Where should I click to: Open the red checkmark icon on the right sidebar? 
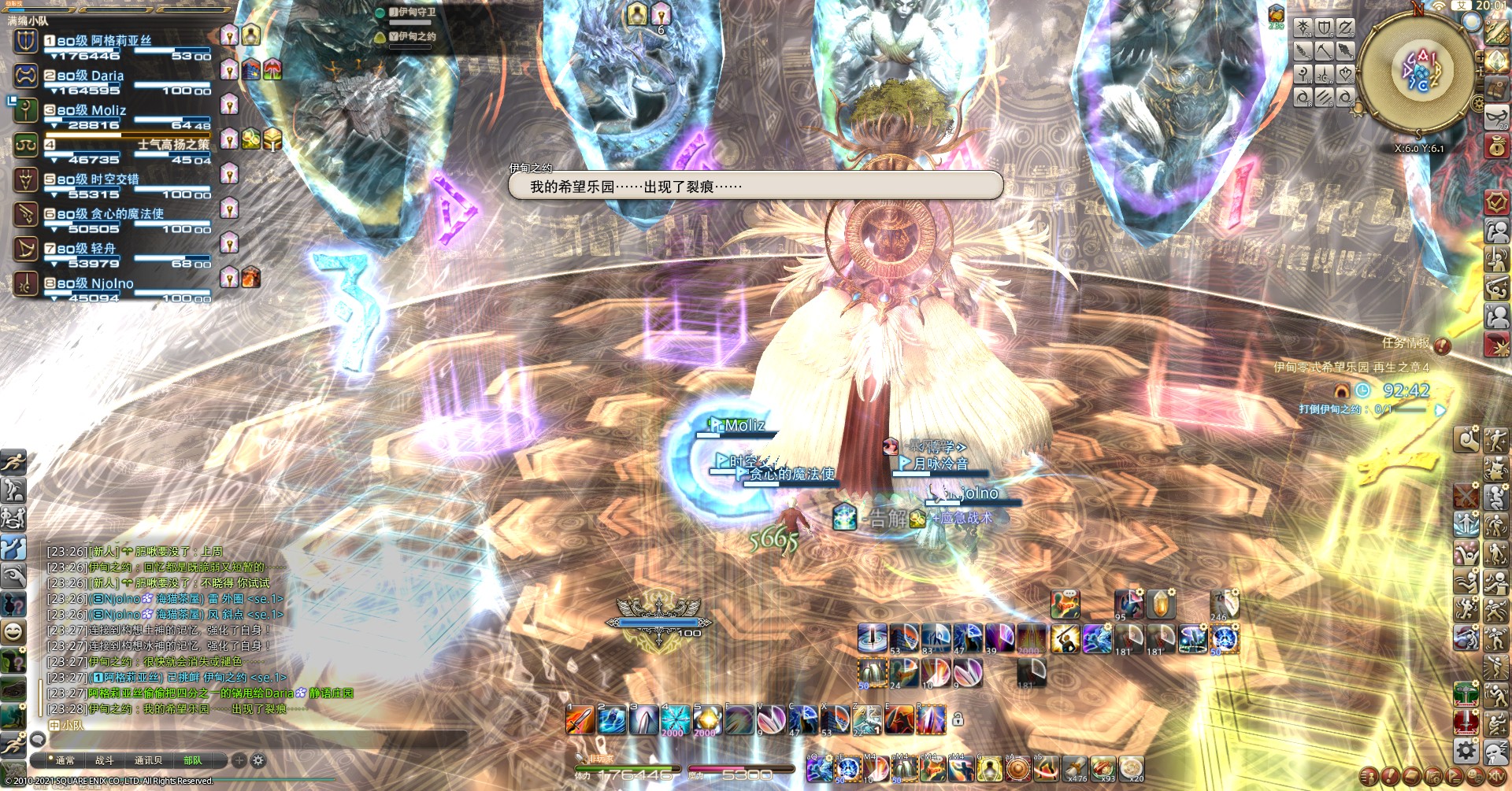point(1495,202)
